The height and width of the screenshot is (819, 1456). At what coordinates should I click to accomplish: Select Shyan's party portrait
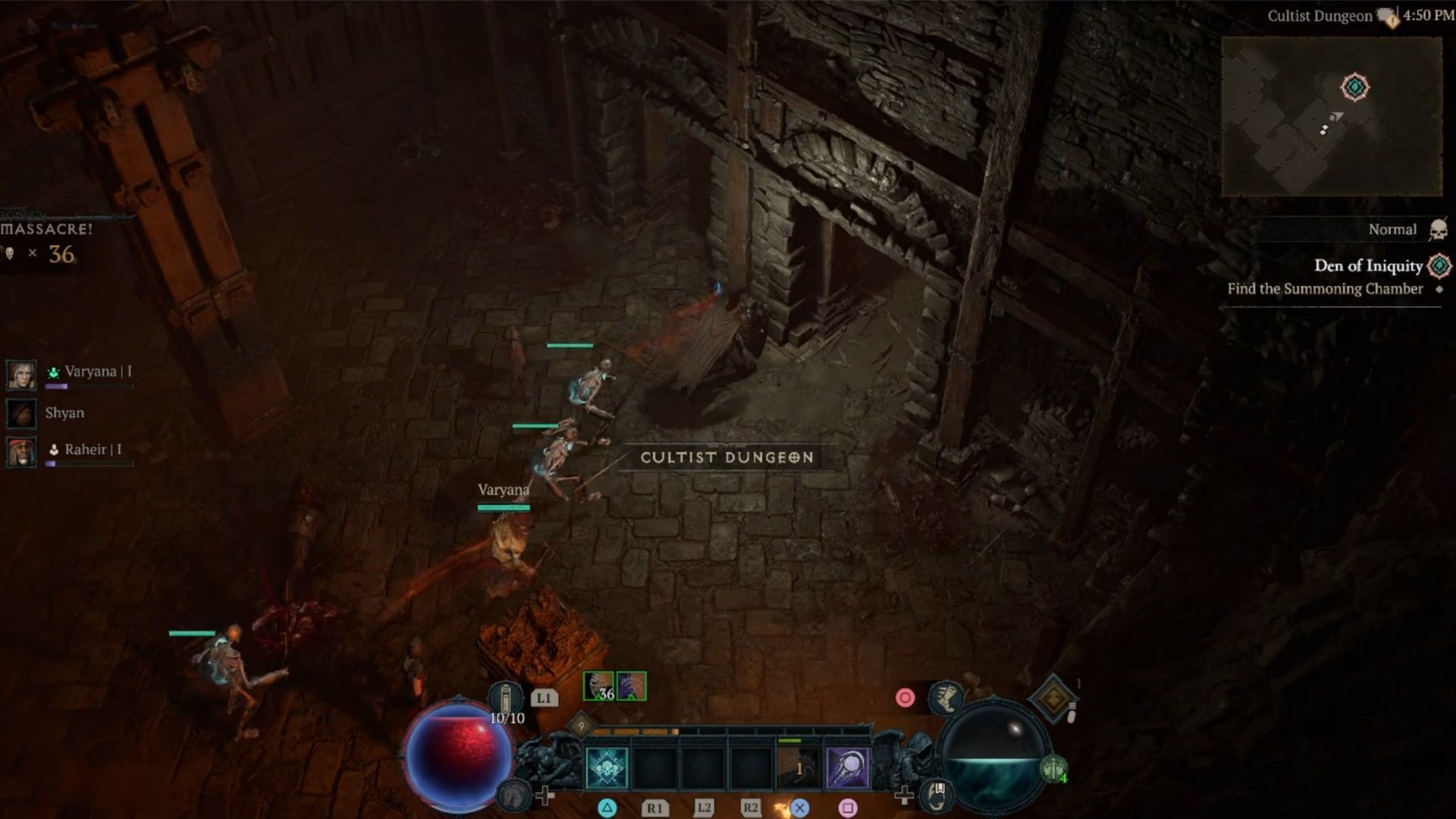pos(21,413)
